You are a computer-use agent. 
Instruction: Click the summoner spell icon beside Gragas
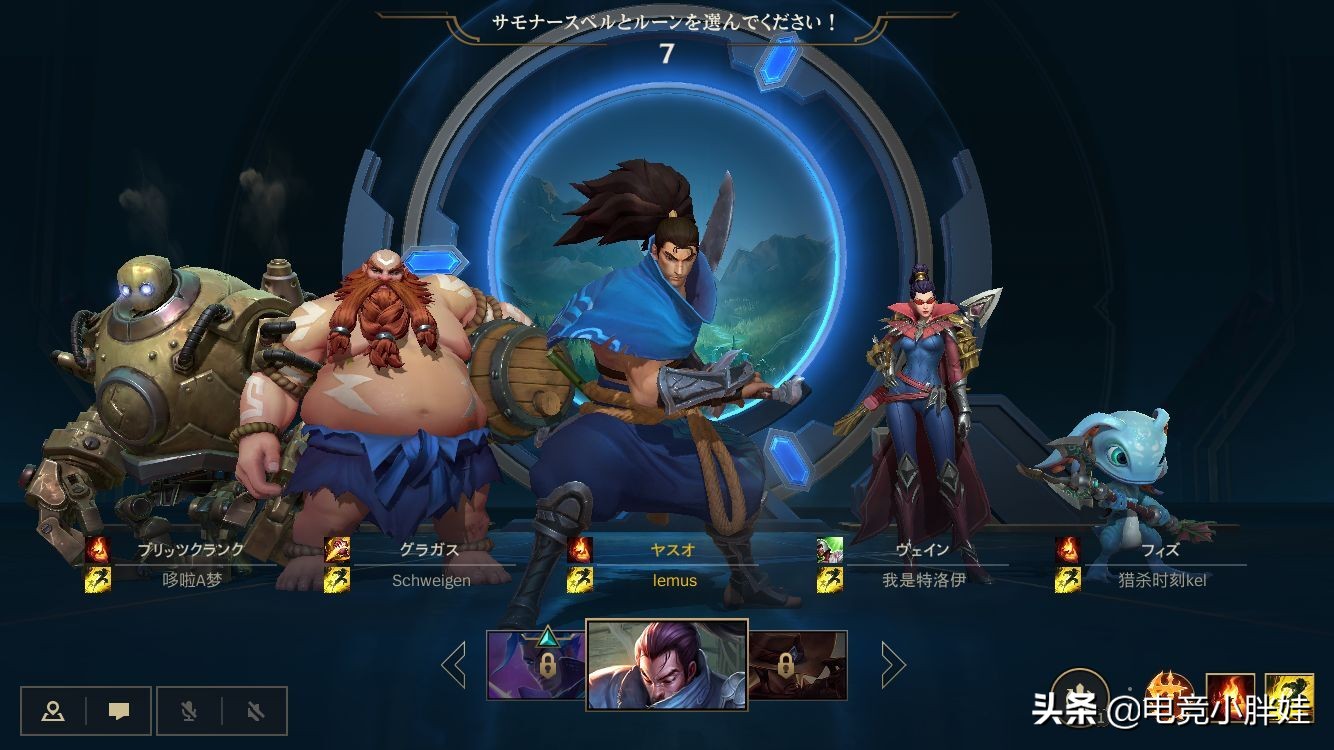coord(337,548)
